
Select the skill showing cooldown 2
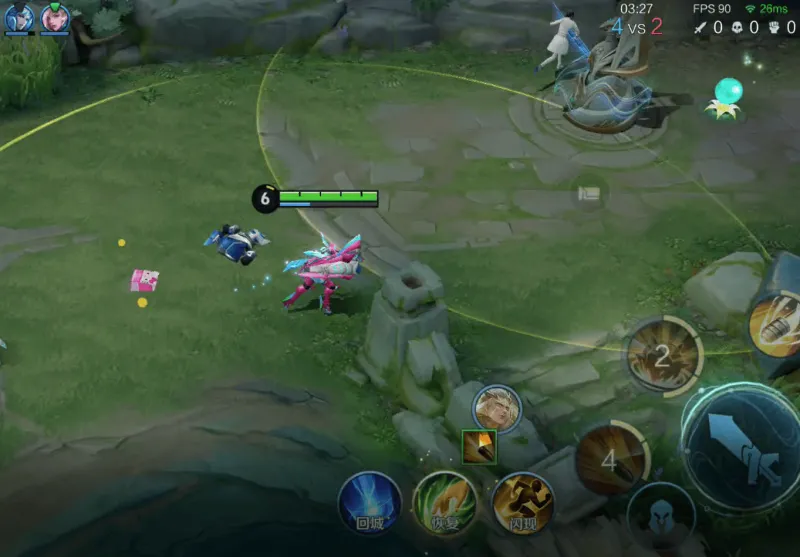[x=662, y=356]
